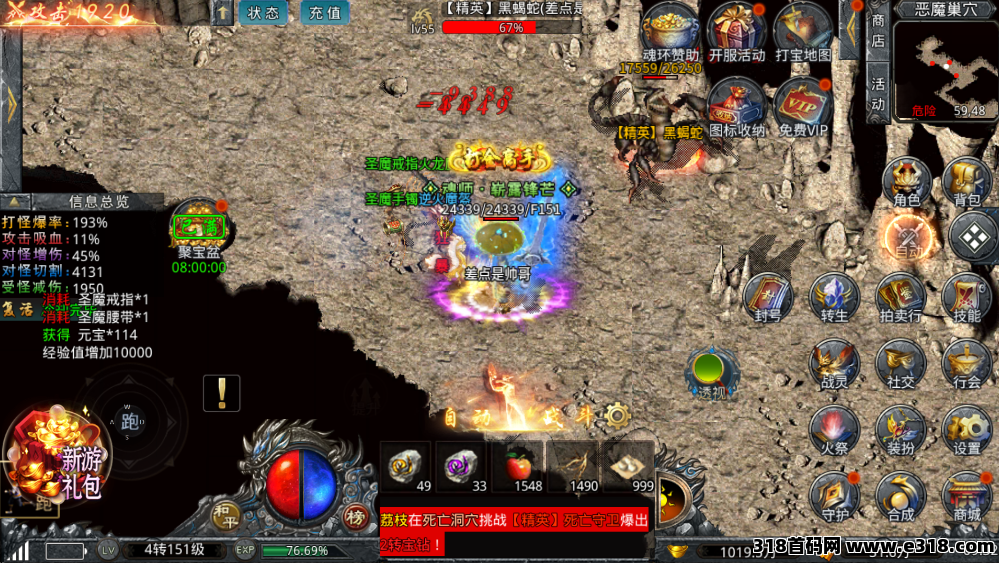This screenshot has width=999, height=563.
Task: Open the 魂环赞助 treasure pot icon
Action: click(671, 32)
